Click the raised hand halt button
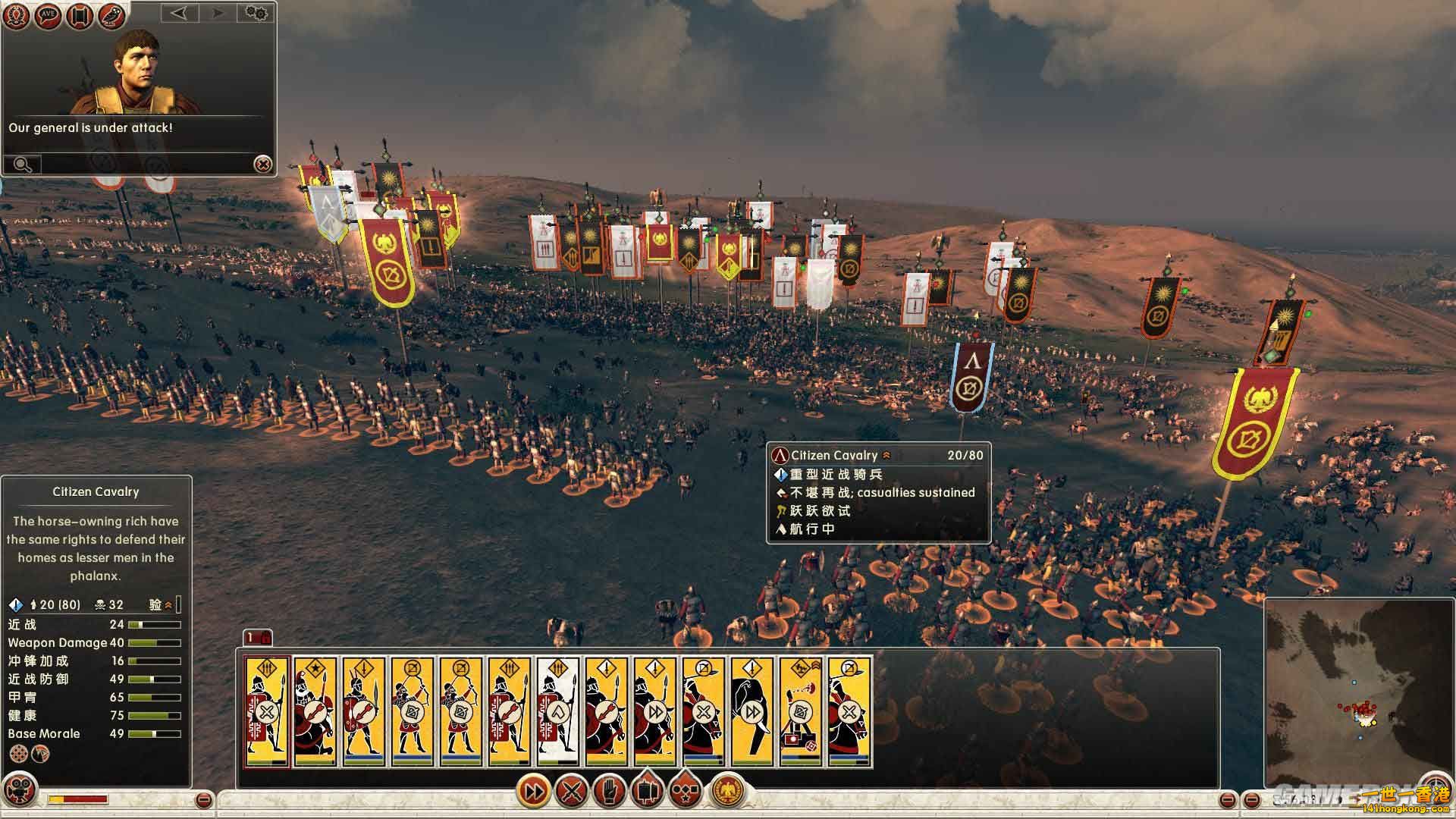1456x819 pixels. [x=609, y=792]
